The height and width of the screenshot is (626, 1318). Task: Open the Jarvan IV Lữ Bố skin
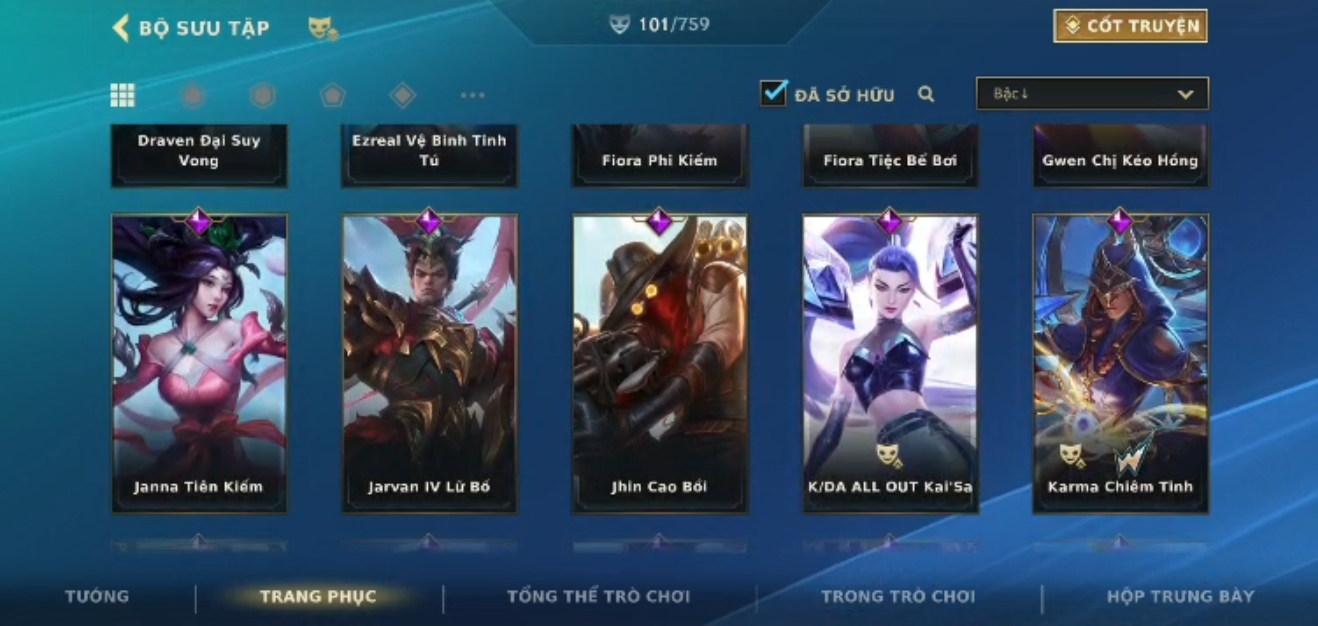point(429,364)
